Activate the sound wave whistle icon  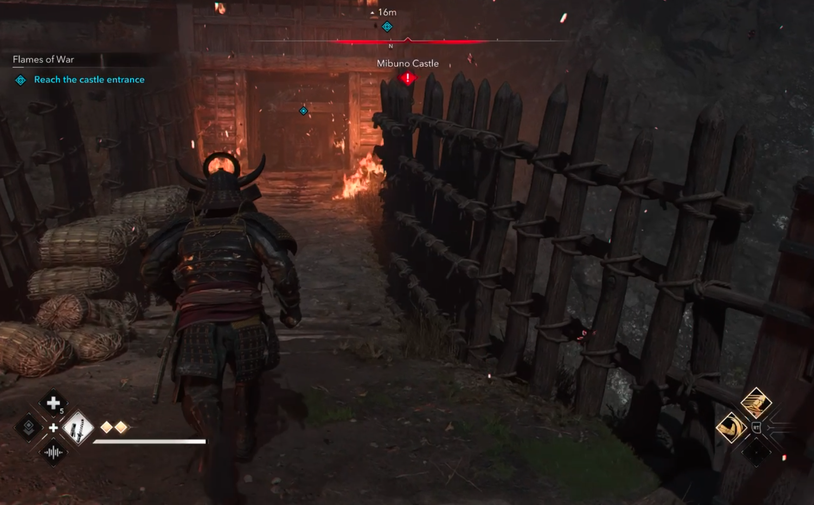[53, 453]
